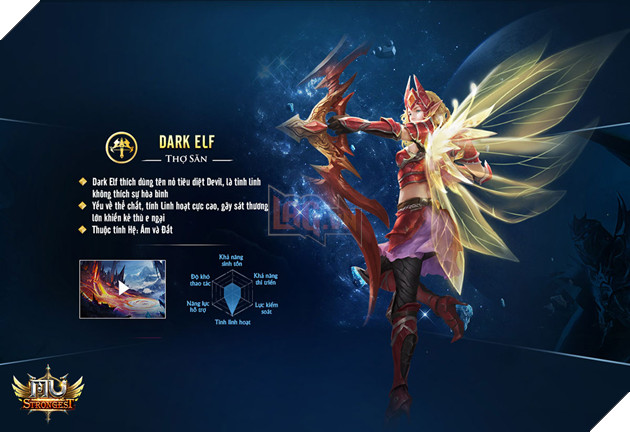Play the Dark Elf preview video
The image size is (630, 432).
pyautogui.click(x=122, y=288)
